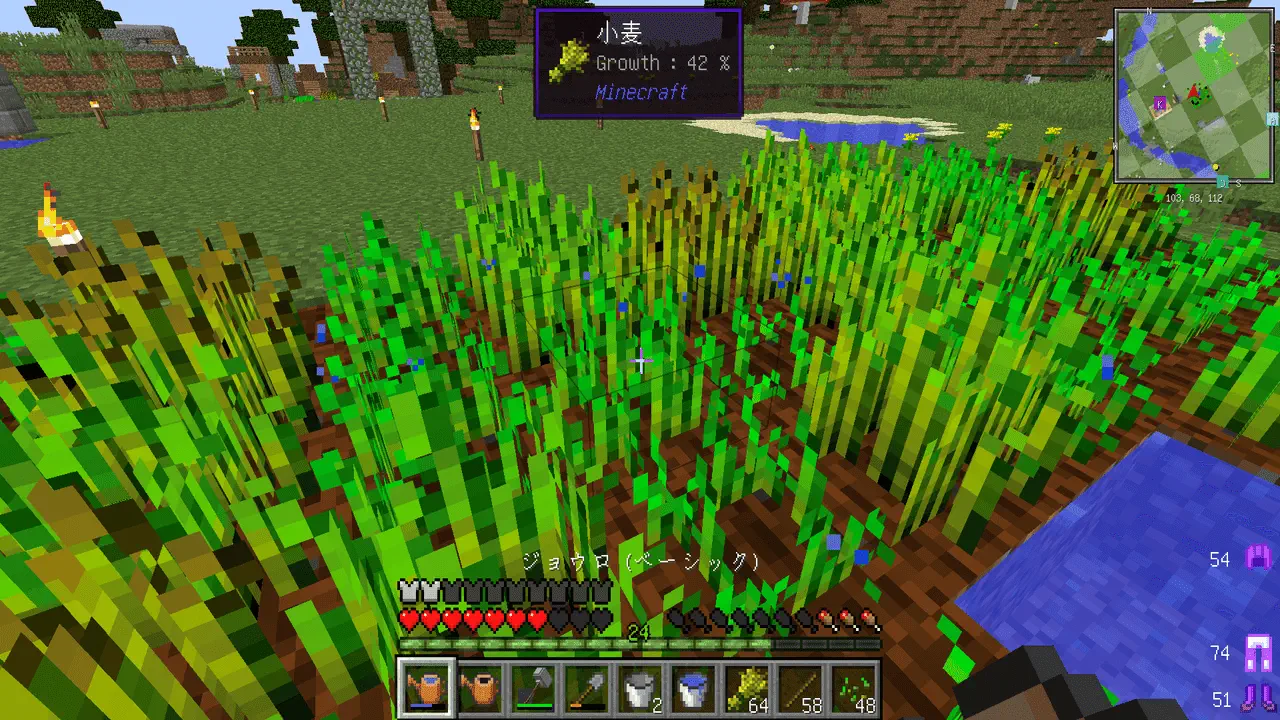The height and width of the screenshot is (720, 1280).
Task: Select the empty watering can slot
Action: (x=480, y=688)
